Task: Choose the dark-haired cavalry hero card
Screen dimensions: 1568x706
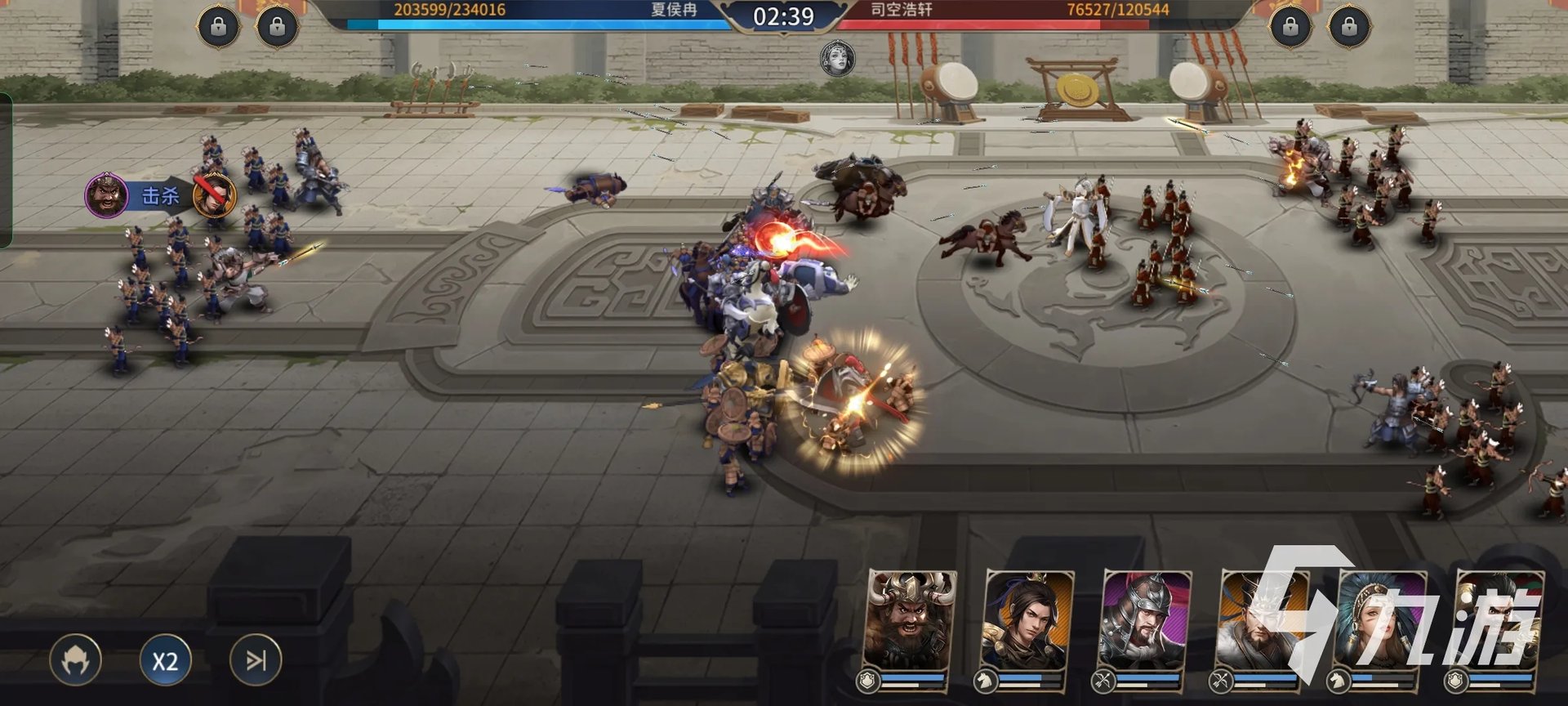Action: pyautogui.click(x=1028, y=621)
